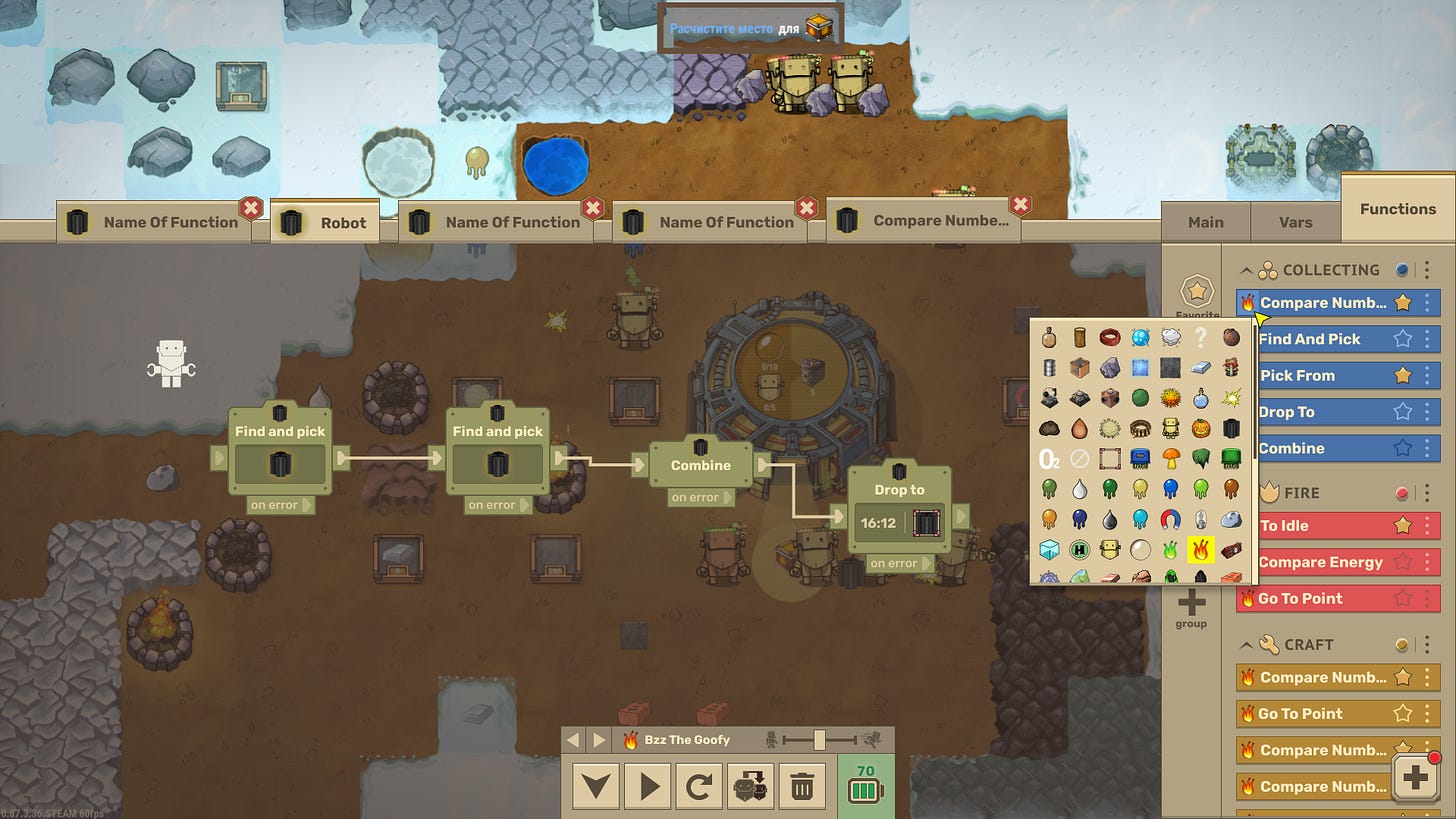This screenshot has height=819, width=1456.
Task: Select the red magnet icon
Action: pos(1170,519)
